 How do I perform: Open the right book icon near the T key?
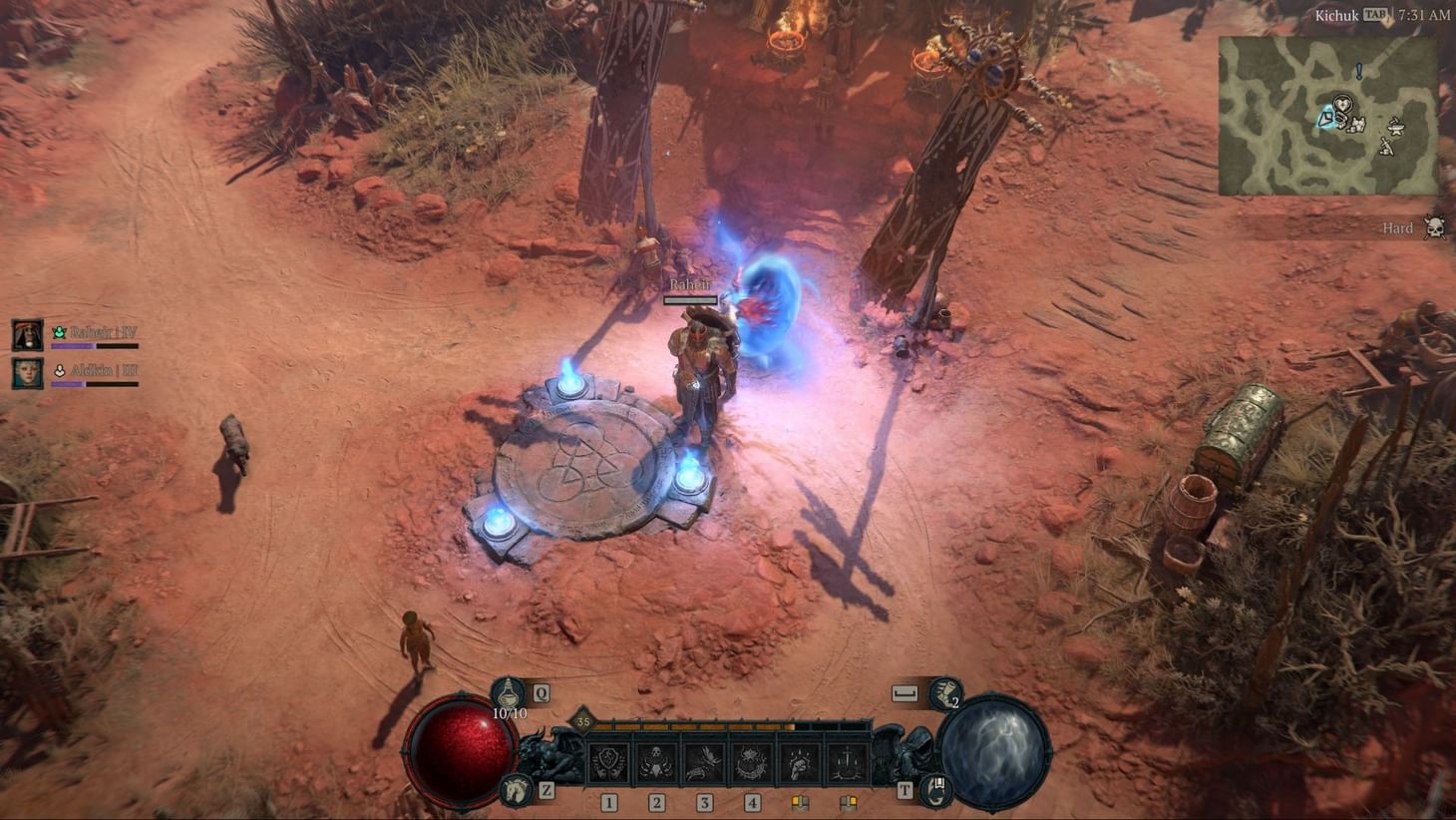[x=850, y=801]
